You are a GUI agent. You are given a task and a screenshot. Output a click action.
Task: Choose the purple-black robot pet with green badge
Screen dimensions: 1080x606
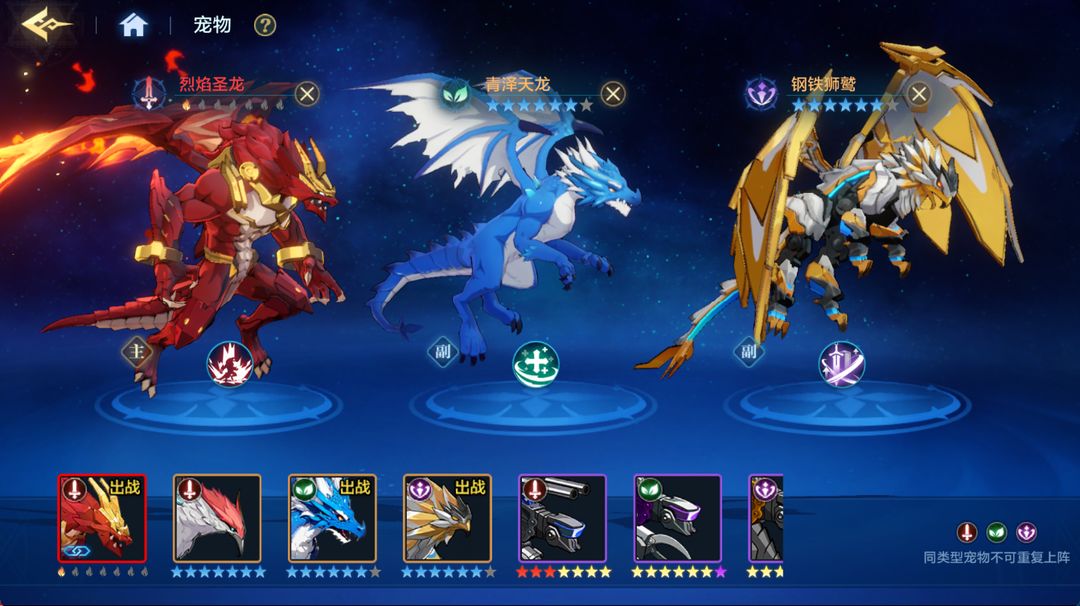pos(678,518)
